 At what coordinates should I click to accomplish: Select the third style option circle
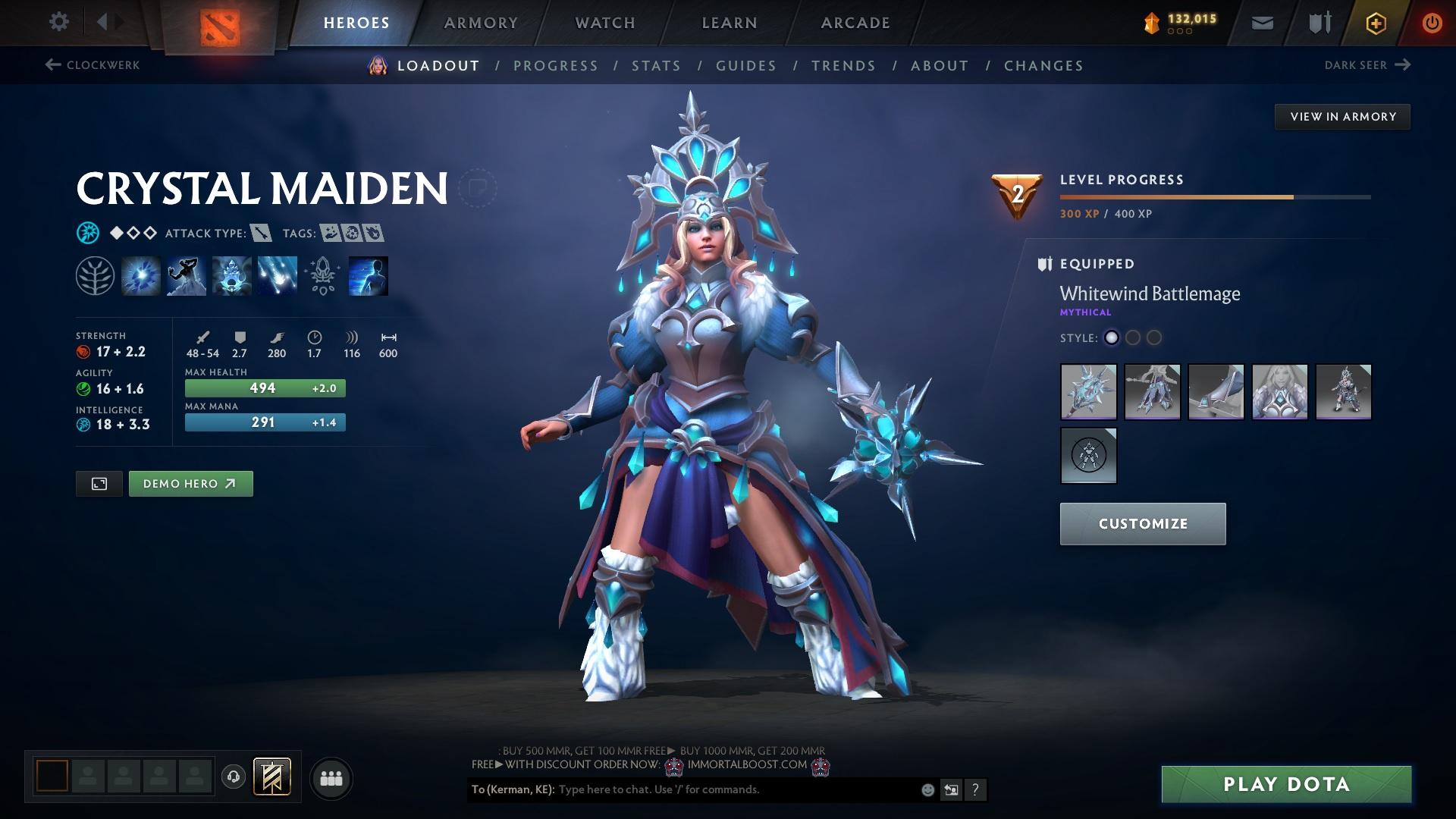[1155, 338]
